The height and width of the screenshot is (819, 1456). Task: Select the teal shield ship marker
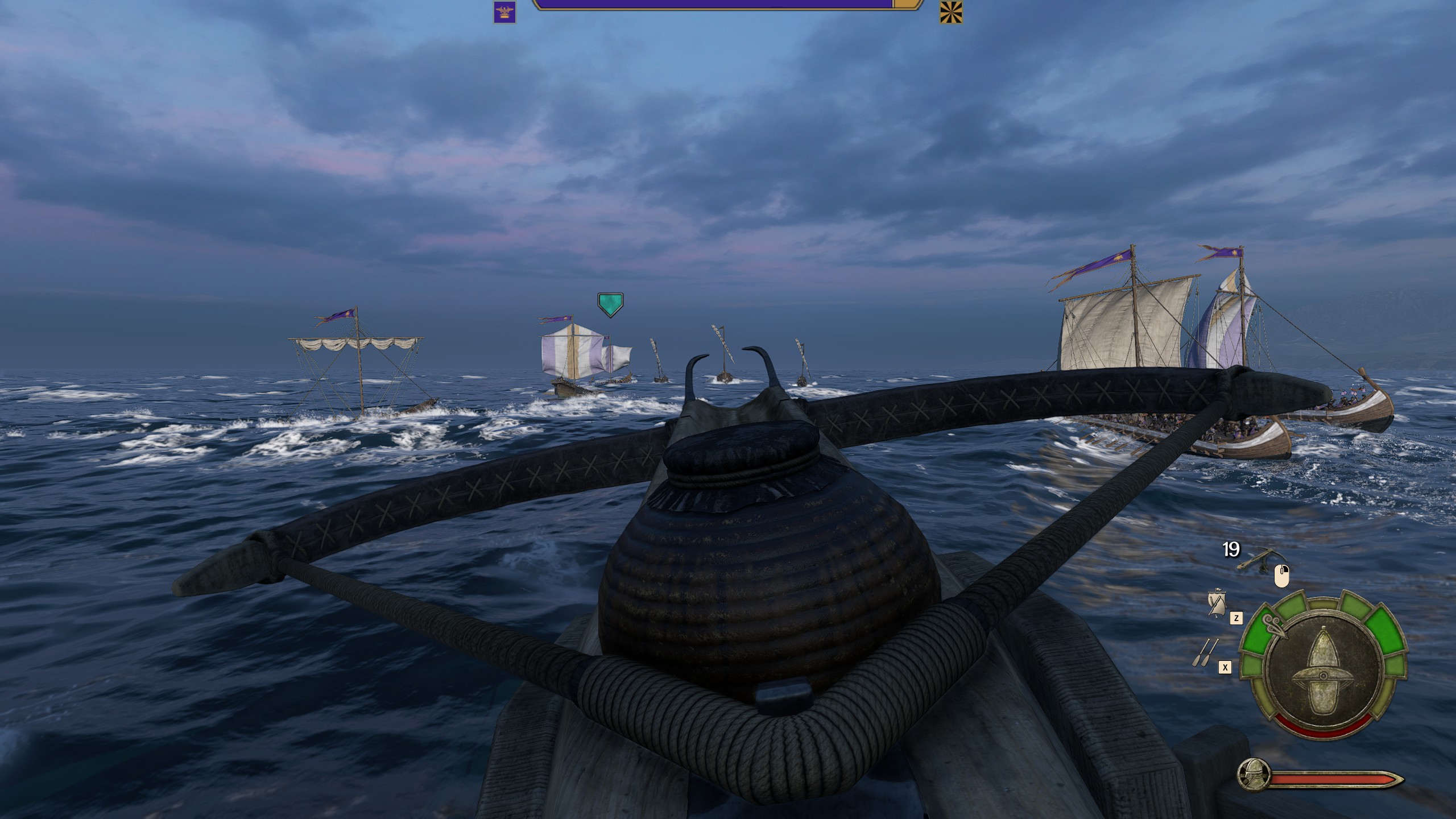[x=610, y=305]
